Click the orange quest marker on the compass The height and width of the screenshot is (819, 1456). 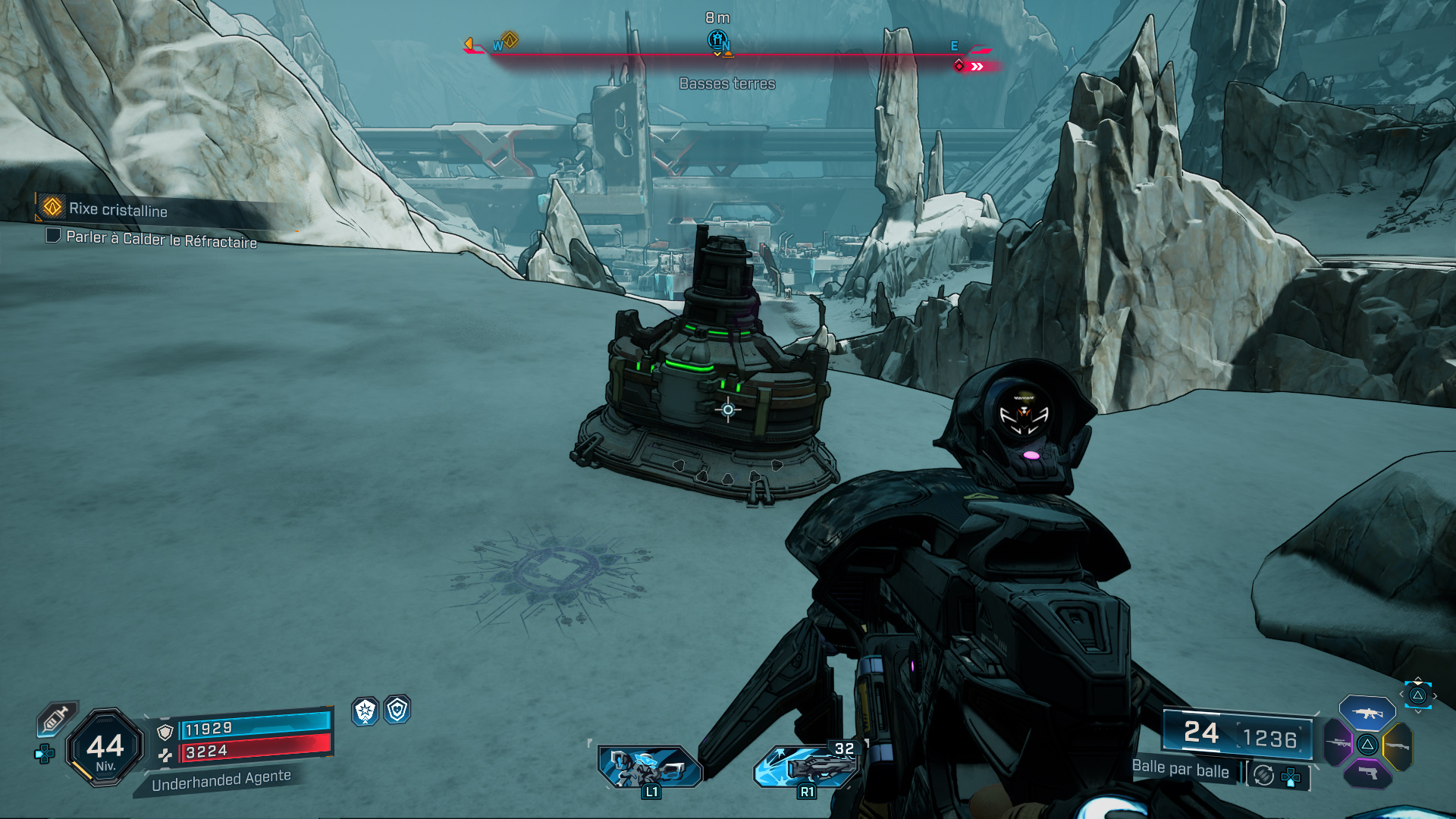pyautogui.click(x=510, y=39)
